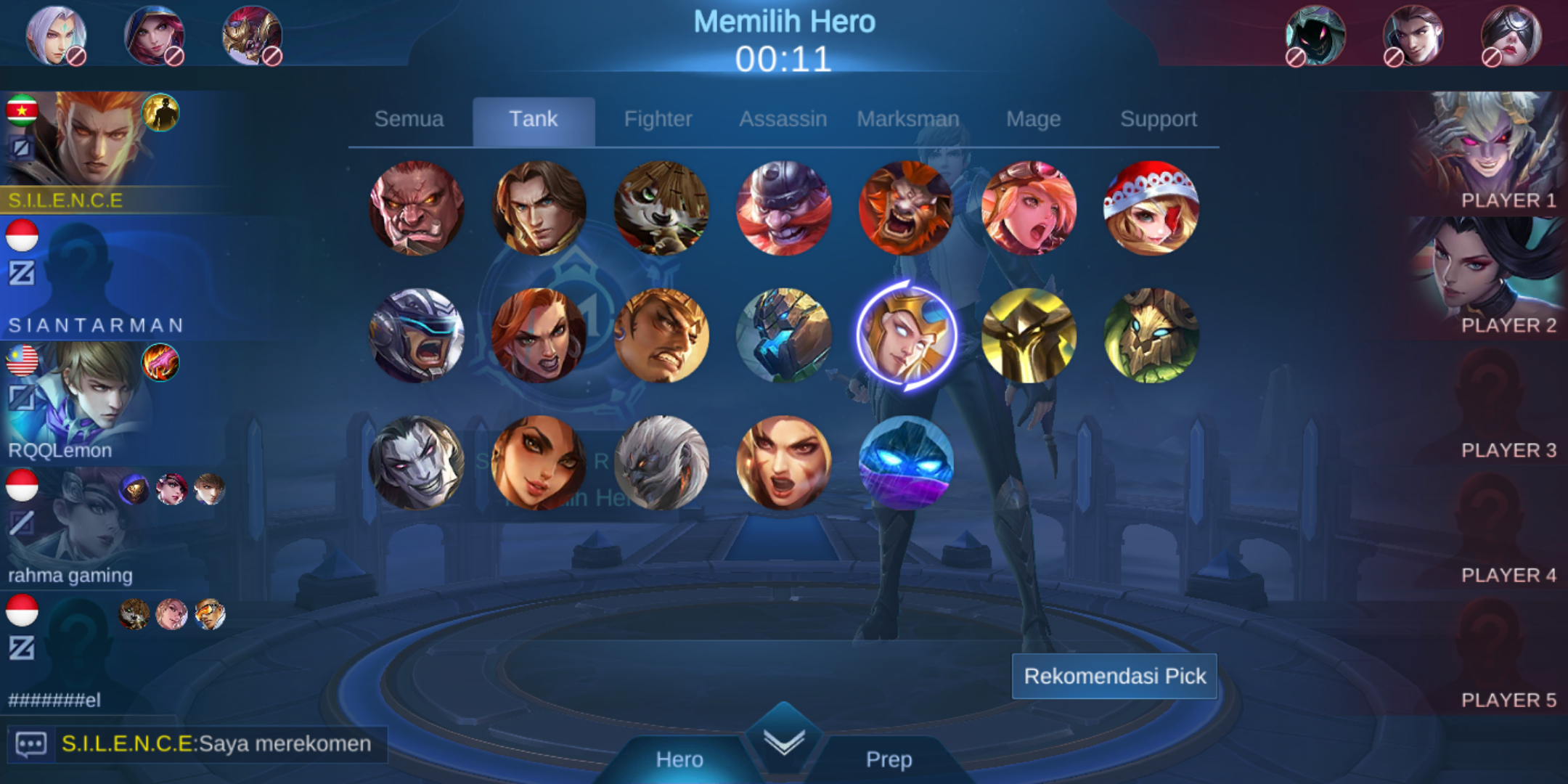This screenshot has height=784, width=1568.
Task: Pick Akai the panda hero
Action: coord(661,210)
